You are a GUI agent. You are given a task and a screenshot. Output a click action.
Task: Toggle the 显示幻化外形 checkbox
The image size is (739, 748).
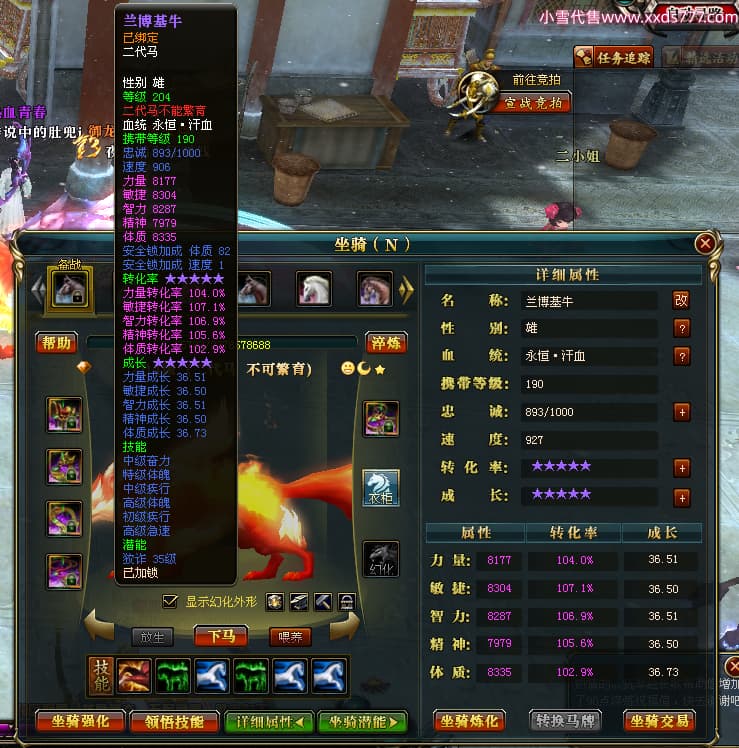[170, 601]
